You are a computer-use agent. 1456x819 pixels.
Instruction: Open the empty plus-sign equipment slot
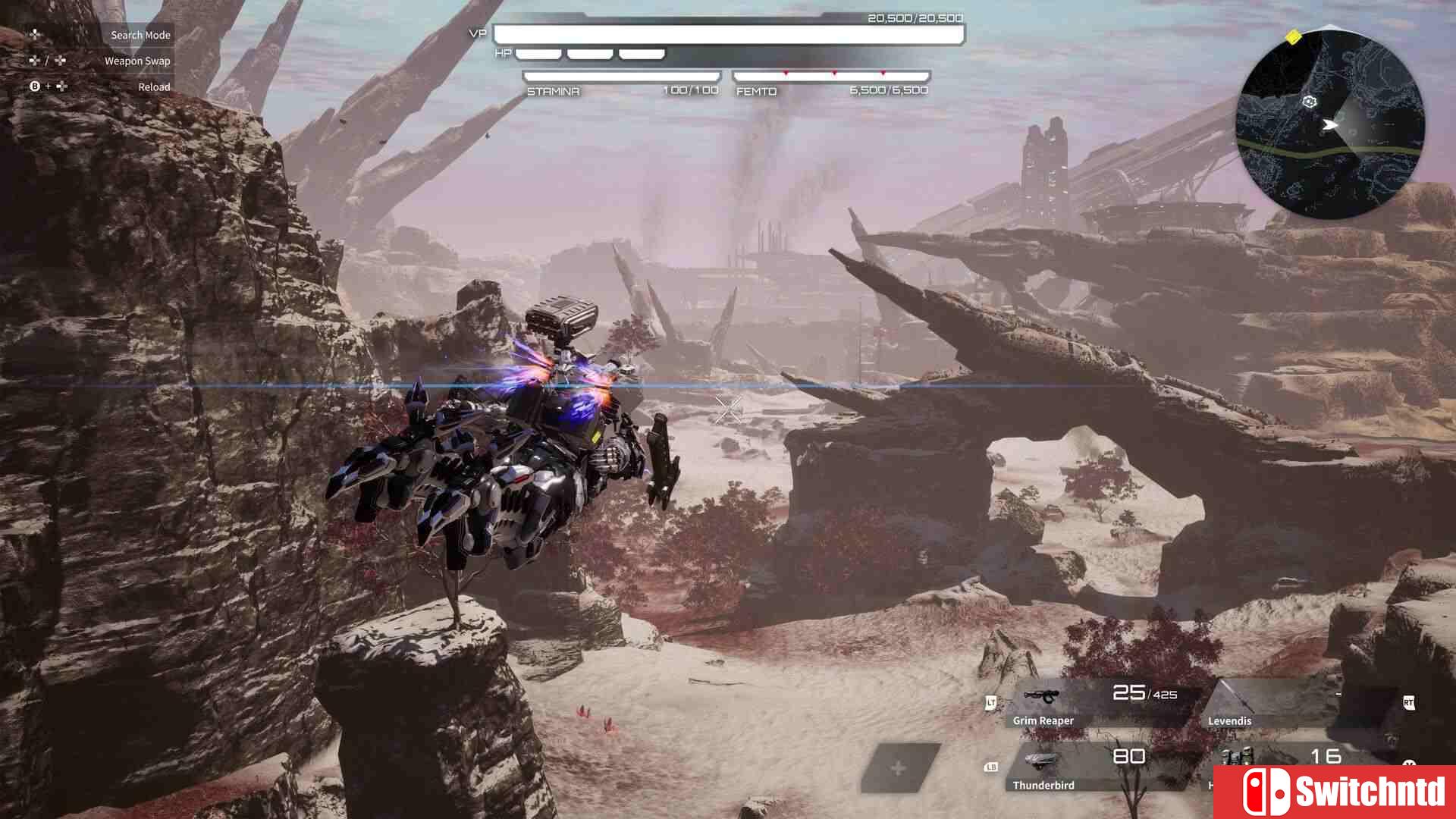899,768
